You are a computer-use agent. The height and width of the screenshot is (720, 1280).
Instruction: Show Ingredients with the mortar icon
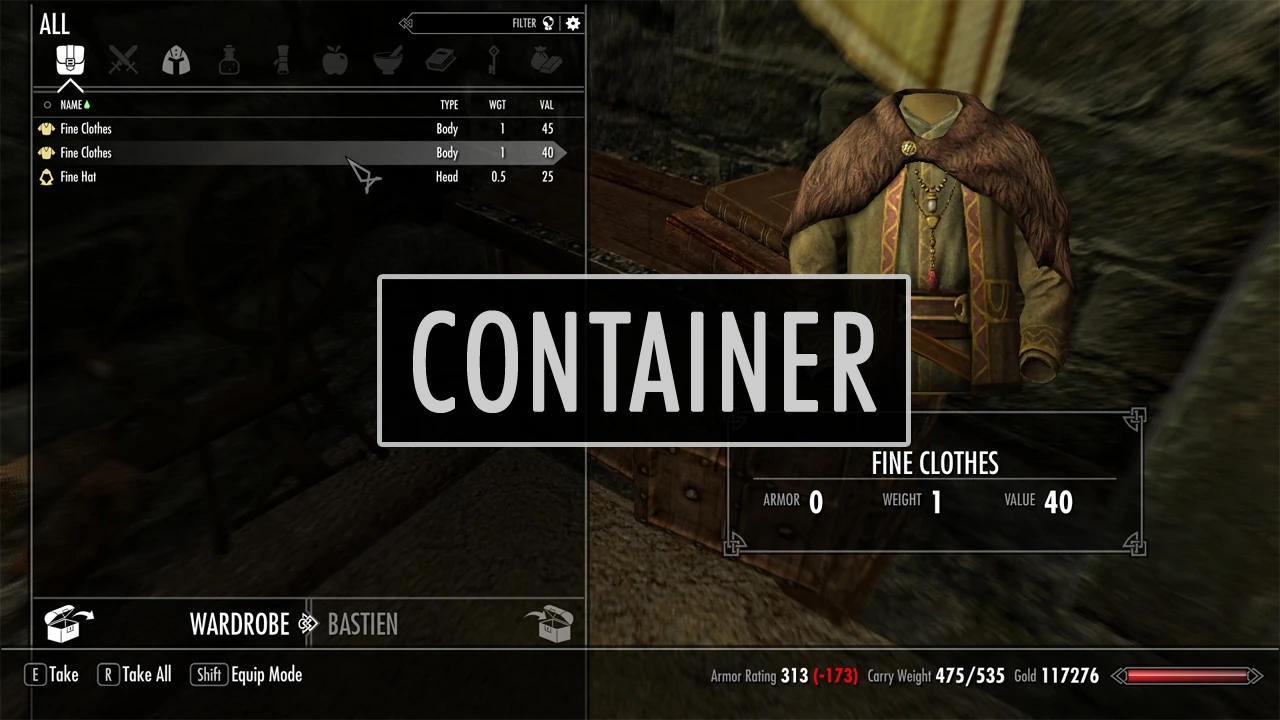(388, 60)
